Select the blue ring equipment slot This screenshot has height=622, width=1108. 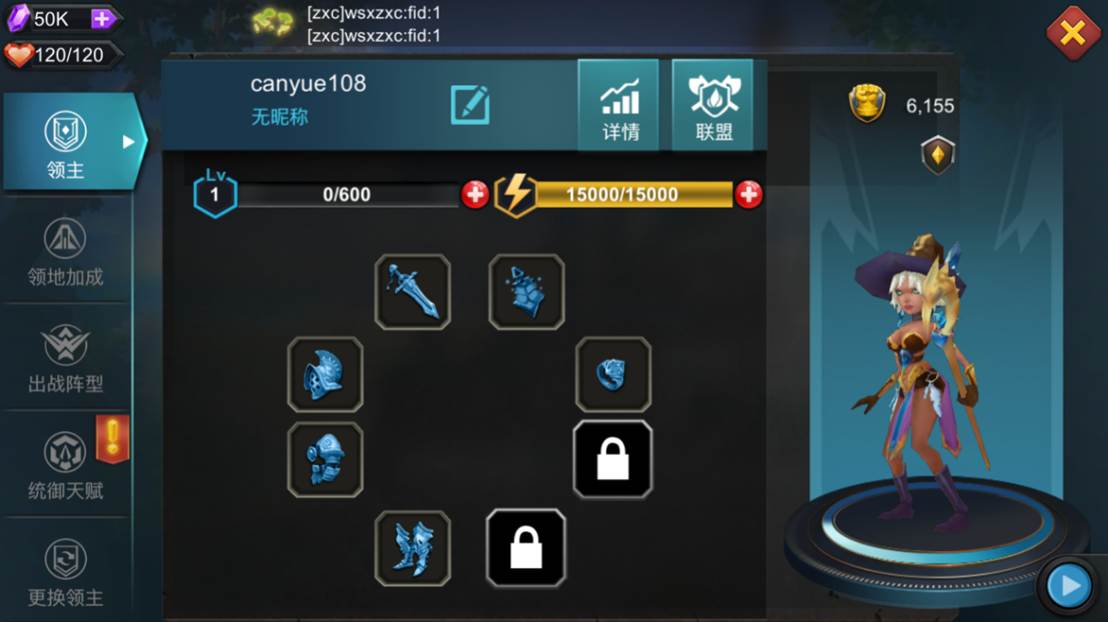pyautogui.click(x=613, y=374)
